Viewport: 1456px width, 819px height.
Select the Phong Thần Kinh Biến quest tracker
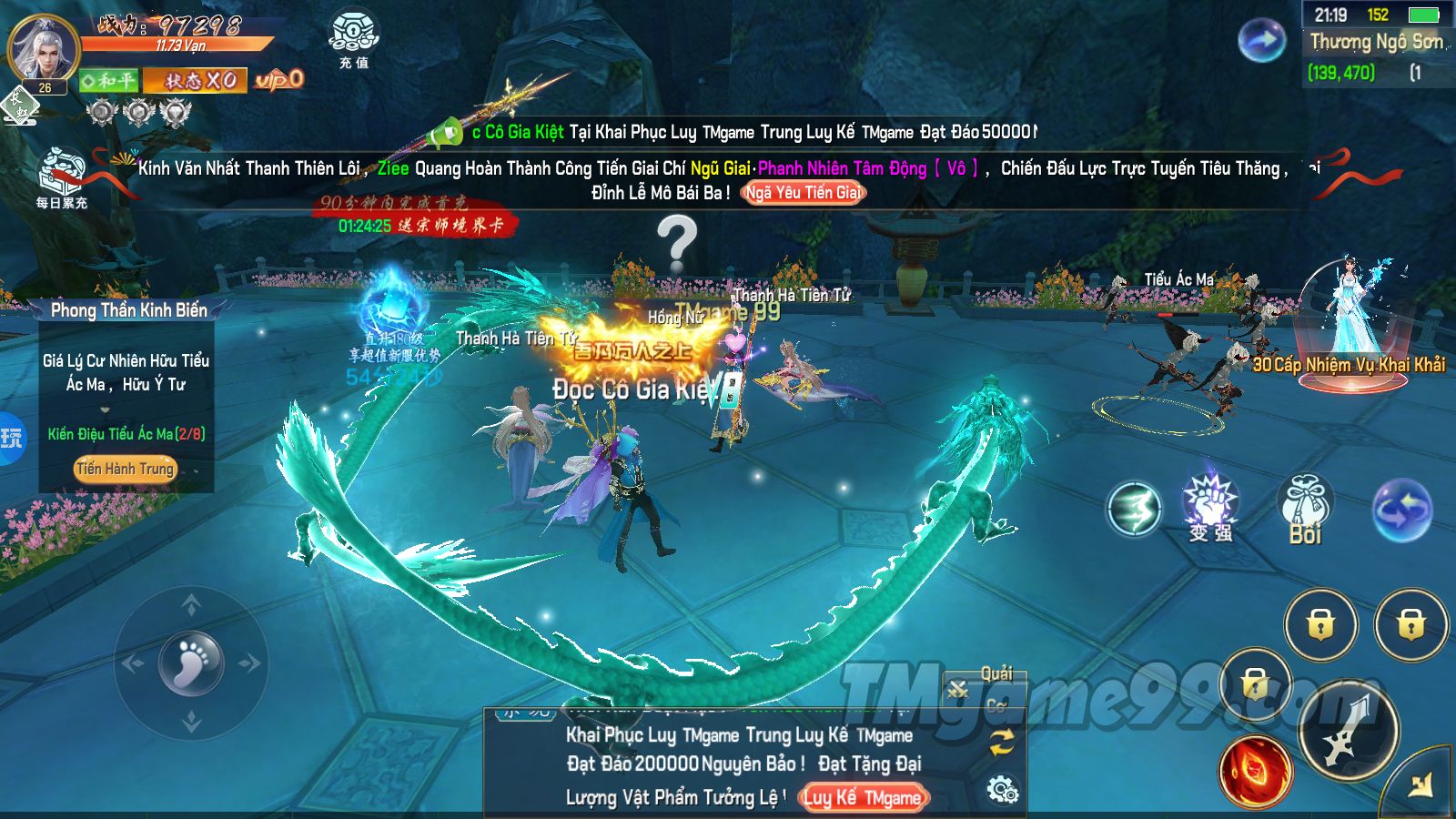(x=128, y=310)
